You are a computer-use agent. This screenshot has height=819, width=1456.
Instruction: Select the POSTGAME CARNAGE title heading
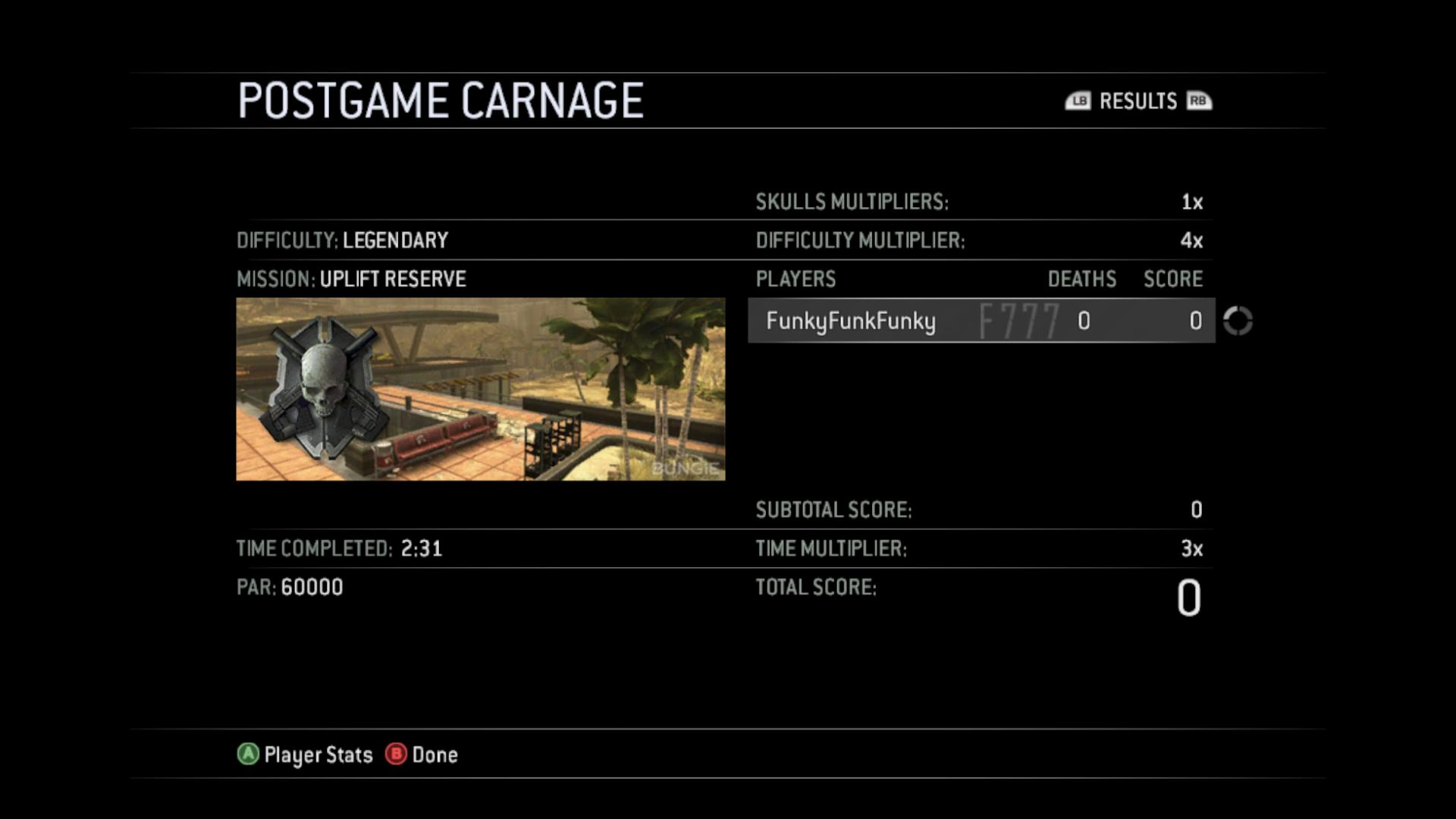(x=440, y=99)
